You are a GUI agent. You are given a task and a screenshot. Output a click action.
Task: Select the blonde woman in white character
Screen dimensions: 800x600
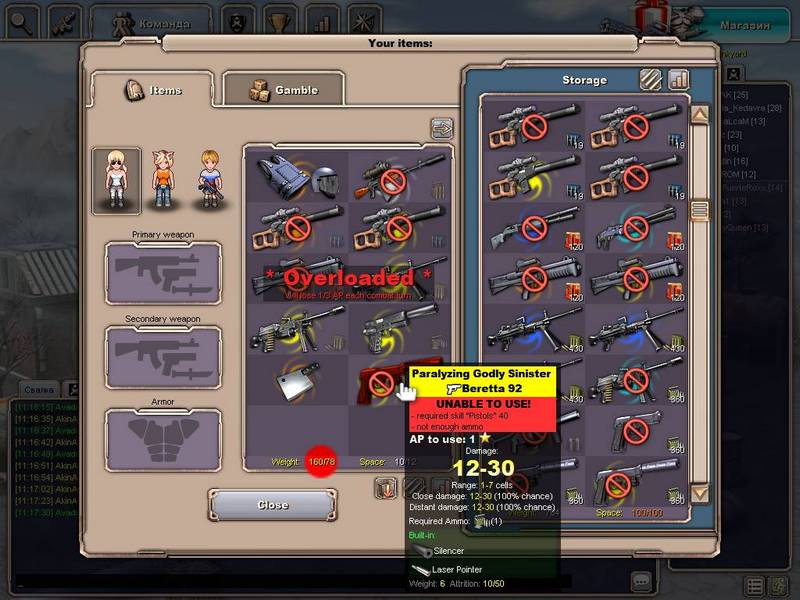(116, 180)
